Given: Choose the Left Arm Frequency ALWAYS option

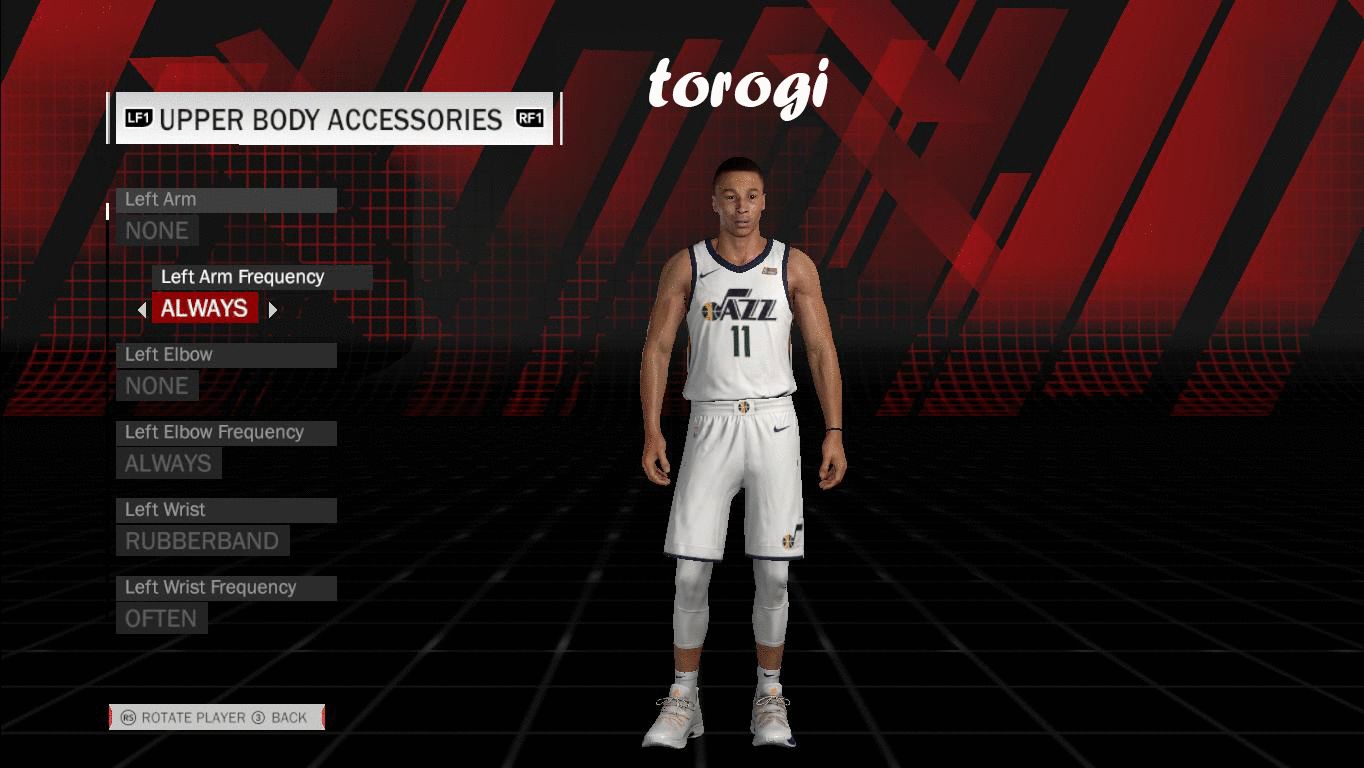Looking at the screenshot, I should coord(205,309).
